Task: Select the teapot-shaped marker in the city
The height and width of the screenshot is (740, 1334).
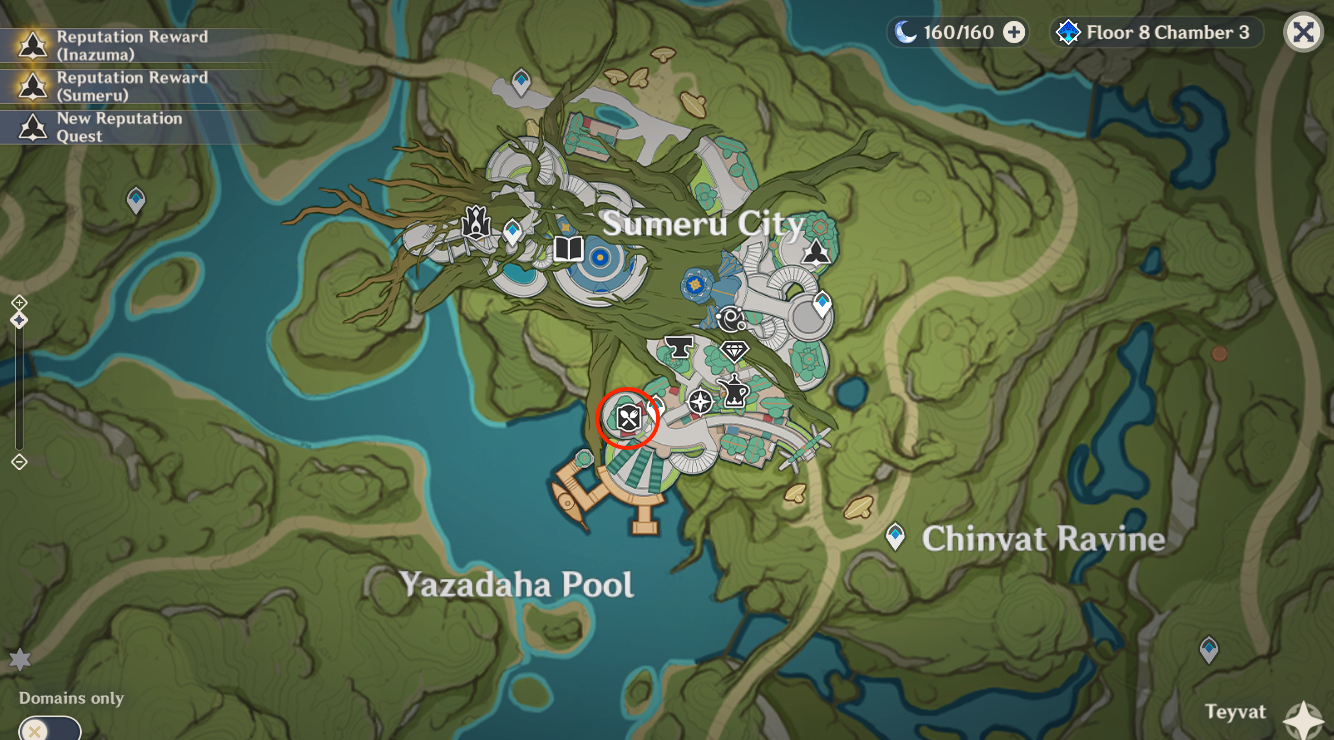Action: 735,391
